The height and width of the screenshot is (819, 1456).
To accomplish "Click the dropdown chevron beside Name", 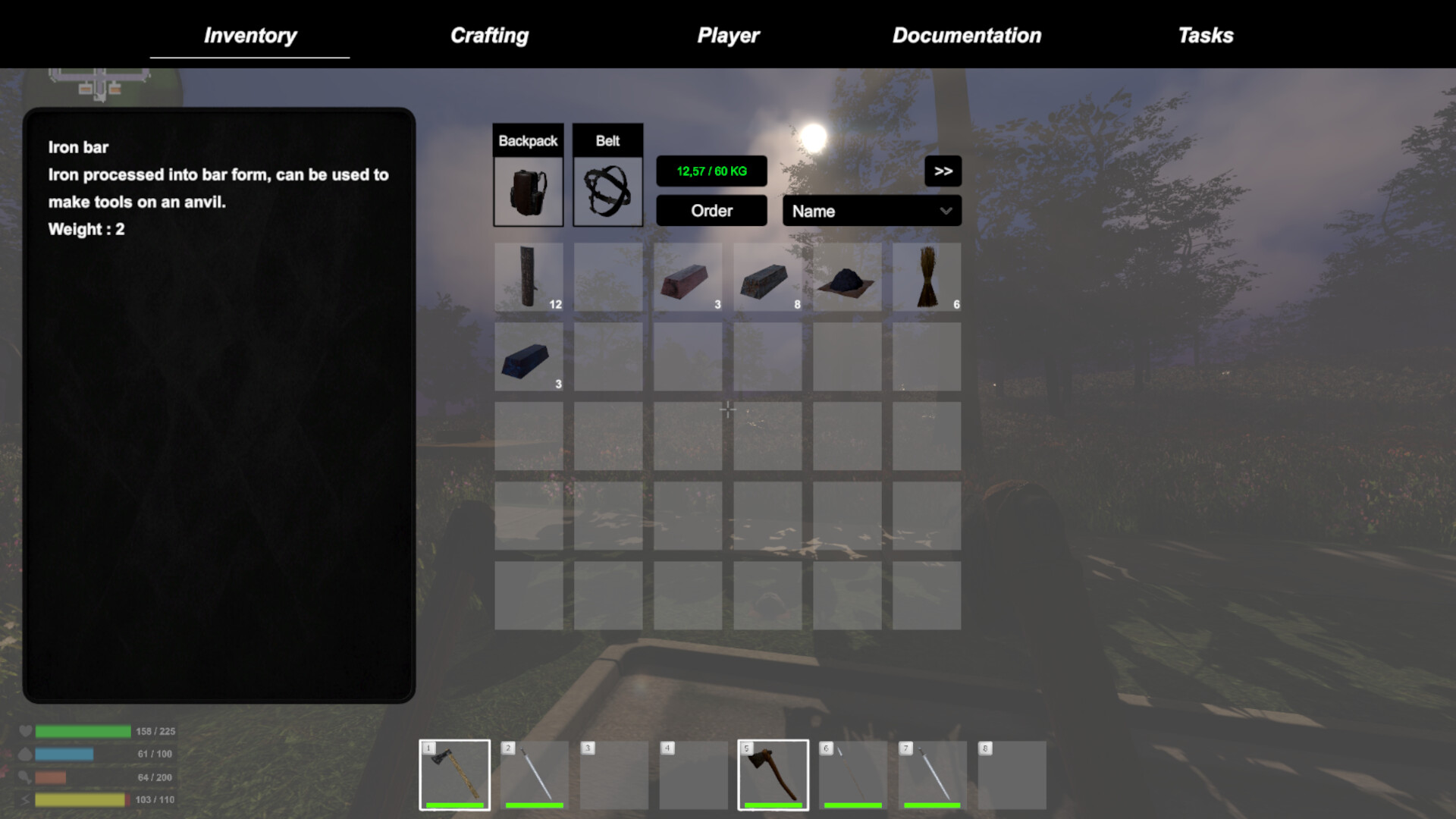I will pos(945,211).
